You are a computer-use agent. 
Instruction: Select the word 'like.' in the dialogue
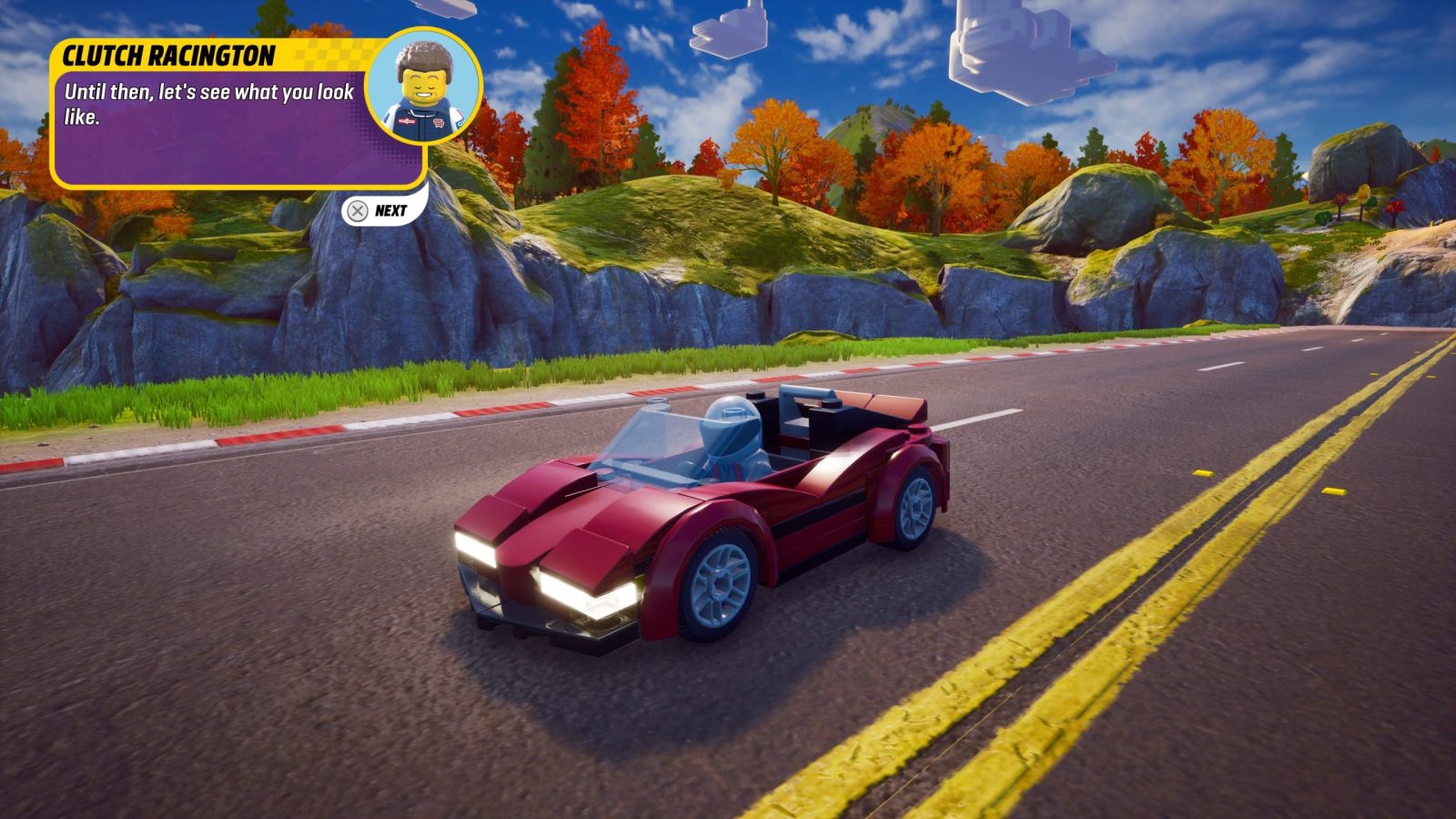coord(82,116)
